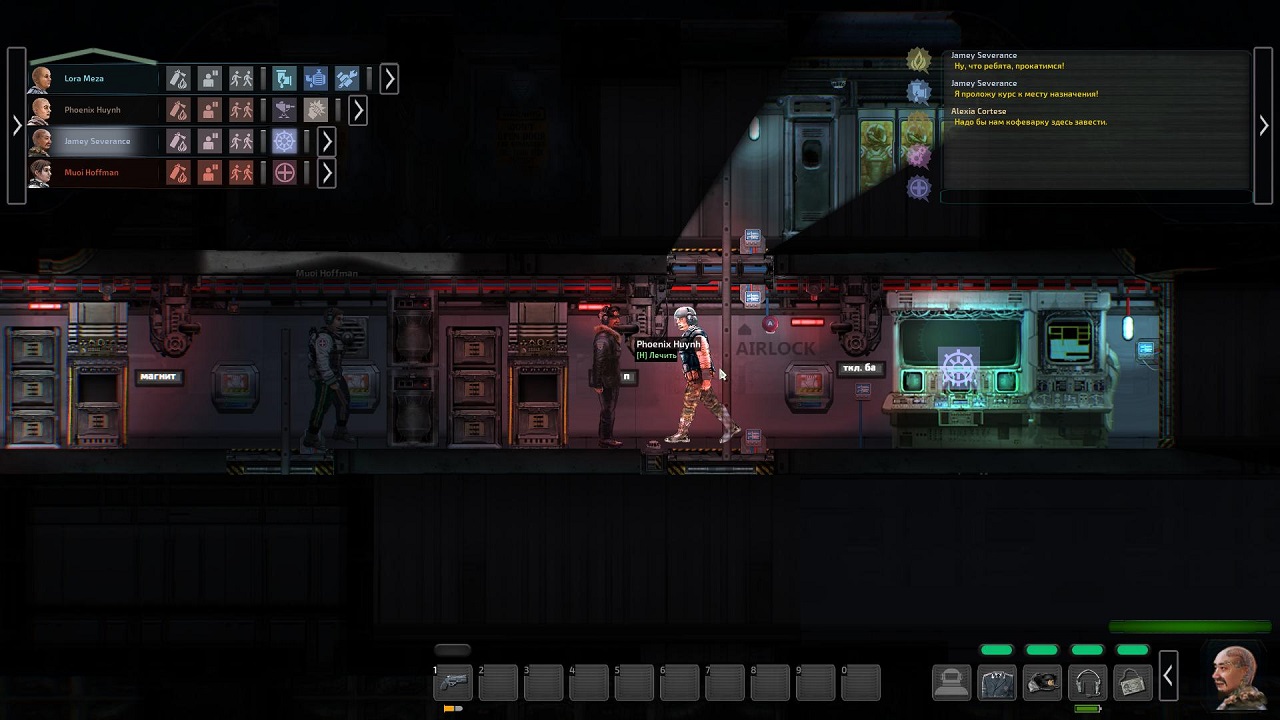
Task: Activate Jamey Severance's steering wheel order
Action: [285, 141]
